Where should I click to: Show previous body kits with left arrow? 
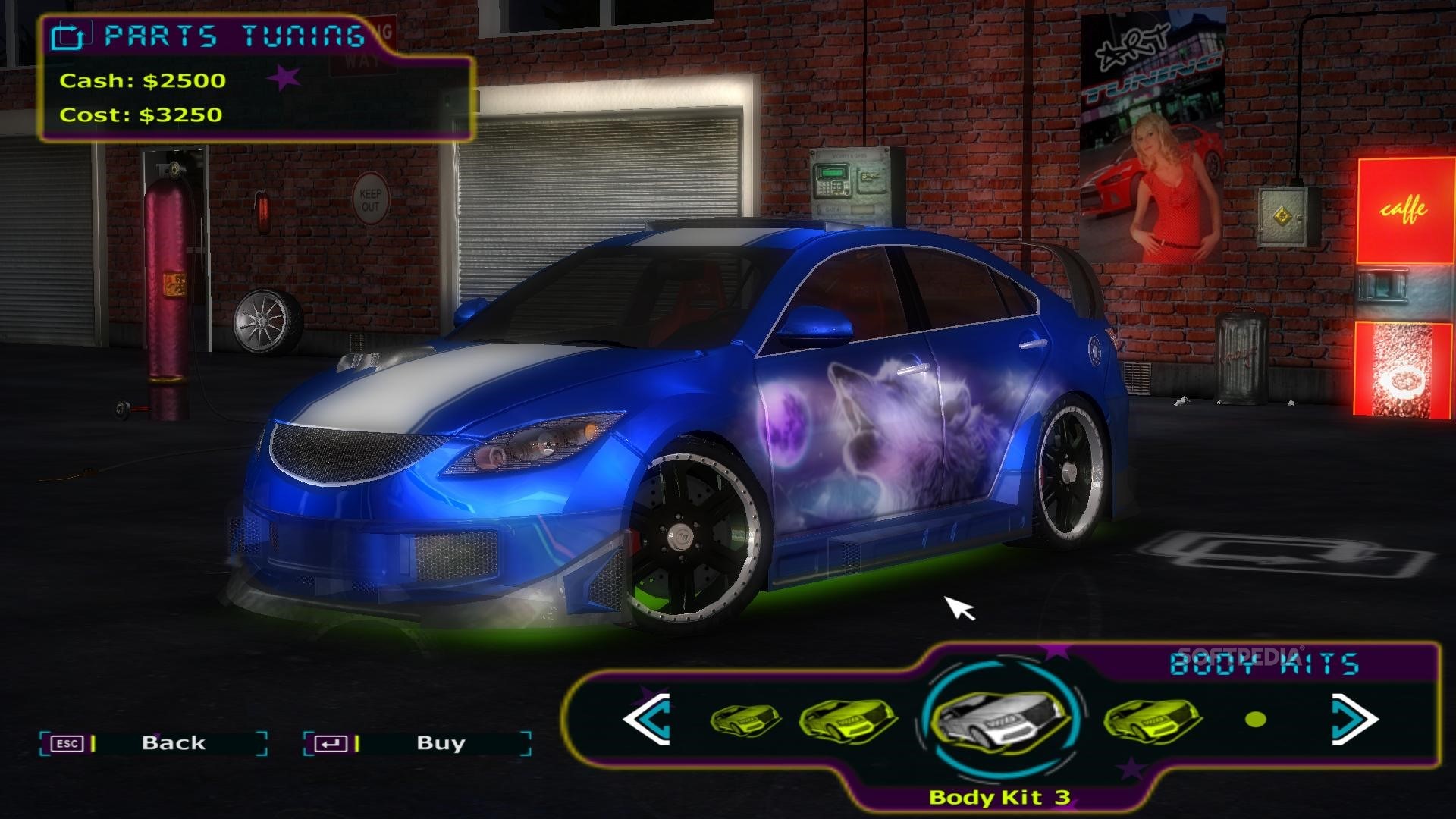pyautogui.click(x=647, y=718)
